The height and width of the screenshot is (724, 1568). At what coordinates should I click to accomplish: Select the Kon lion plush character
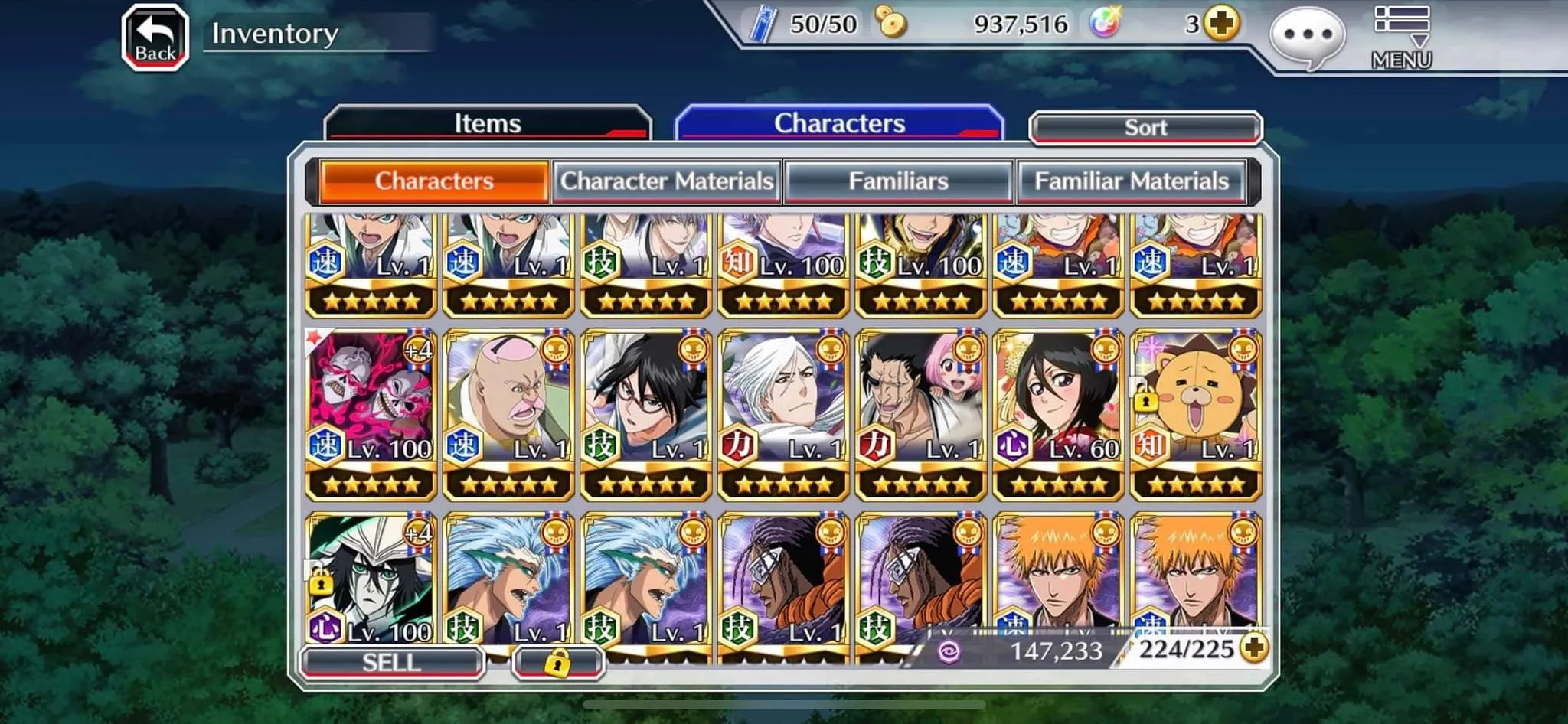(x=1196, y=413)
